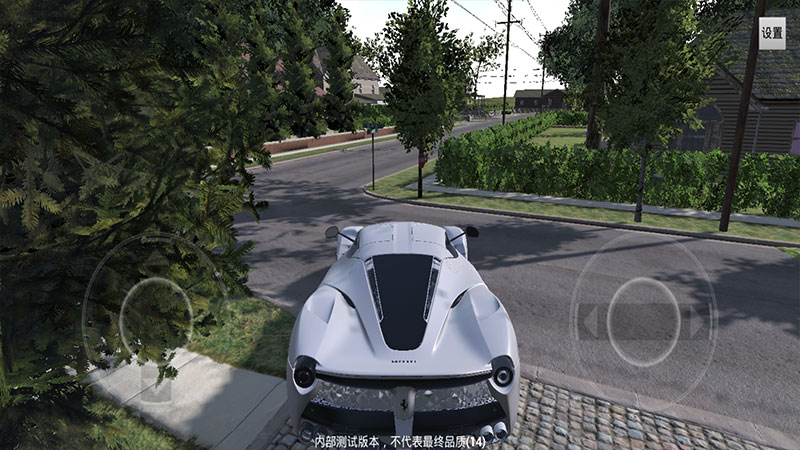Open the 设置 settings menu
800x450 pixels.
click(x=772, y=32)
